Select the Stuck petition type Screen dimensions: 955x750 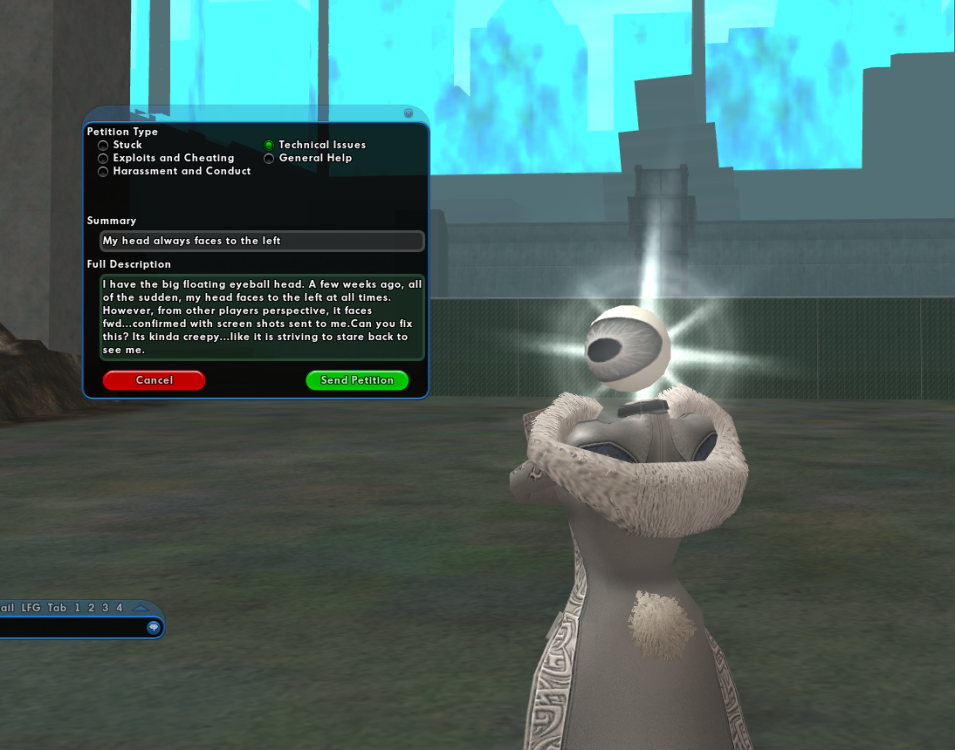(x=103, y=146)
